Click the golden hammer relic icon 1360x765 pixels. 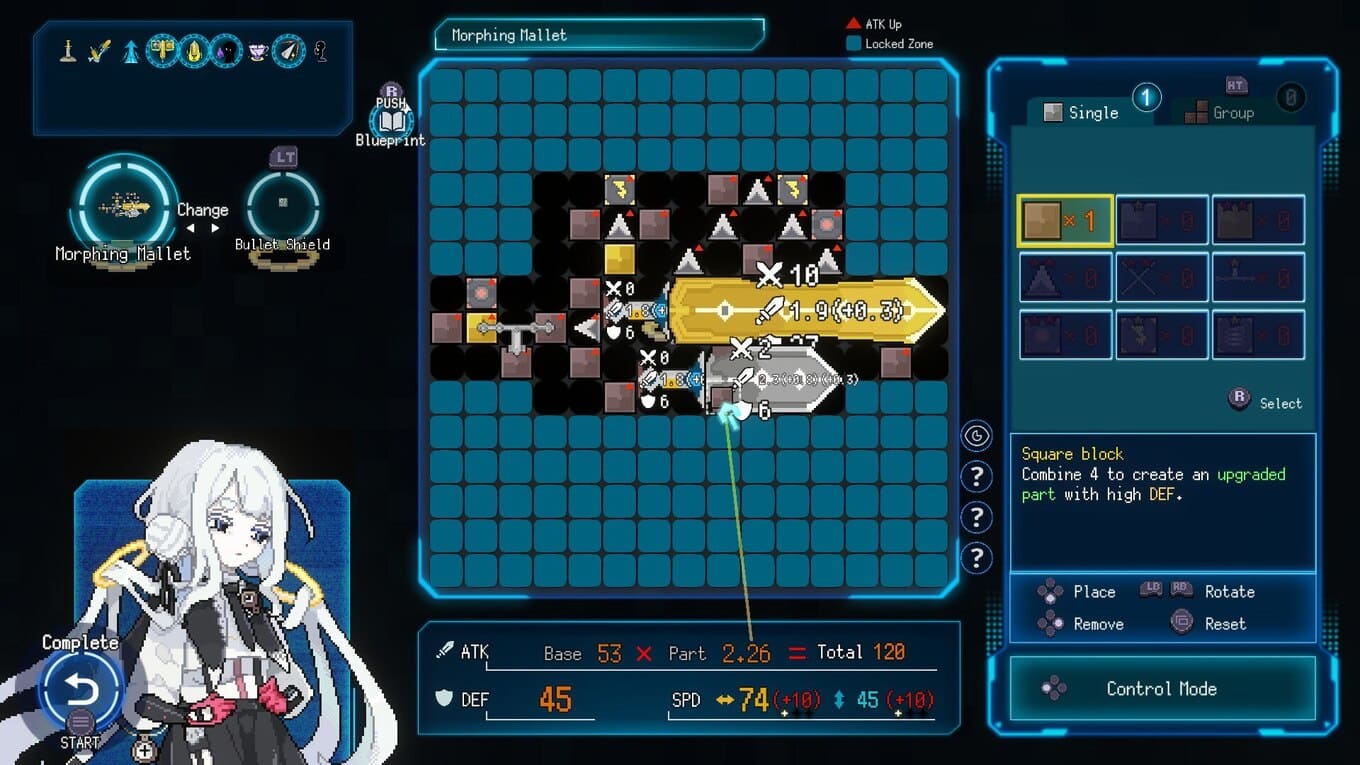click(162, 50)
